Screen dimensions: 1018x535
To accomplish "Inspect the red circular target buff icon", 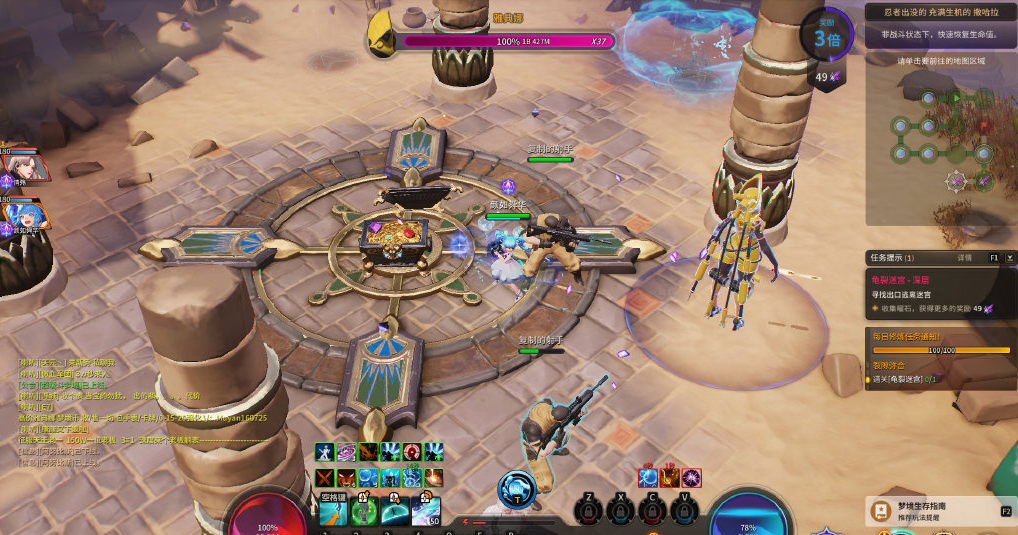I will [411, 453].
